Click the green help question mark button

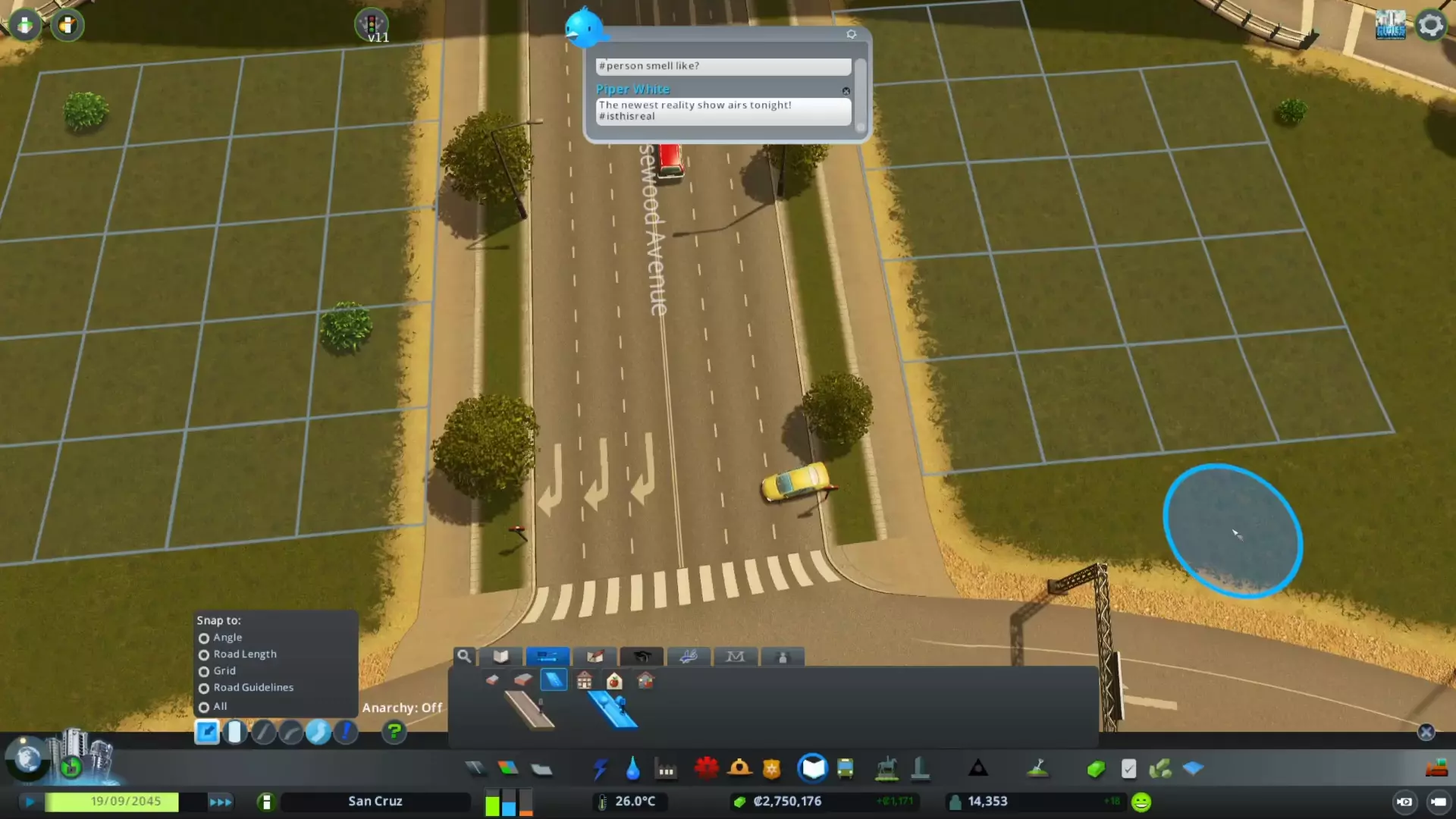394,732
